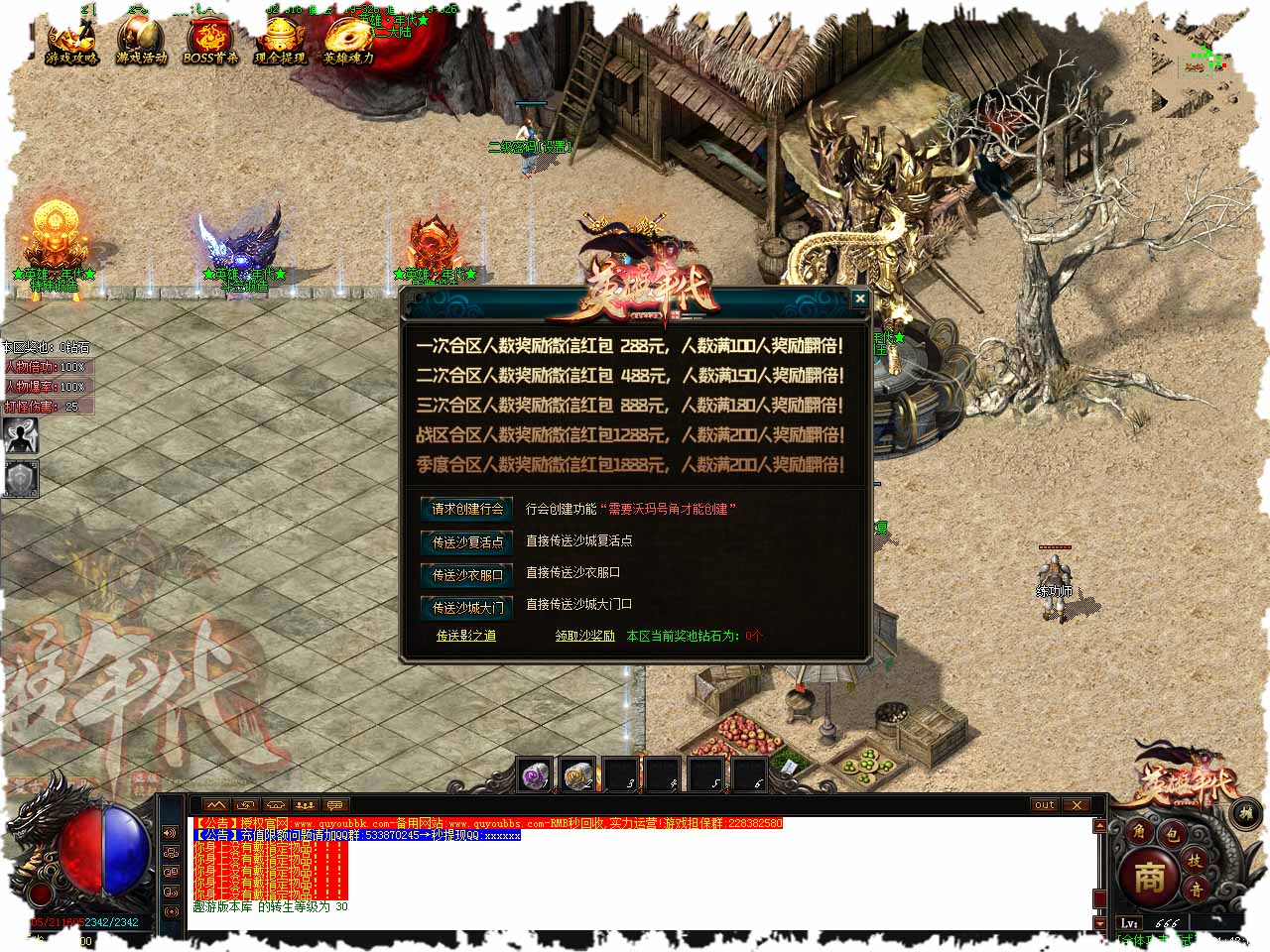This screenshot has height=952, width=1270.
Task: Open the minimap
Action: tap(1200, 66)
